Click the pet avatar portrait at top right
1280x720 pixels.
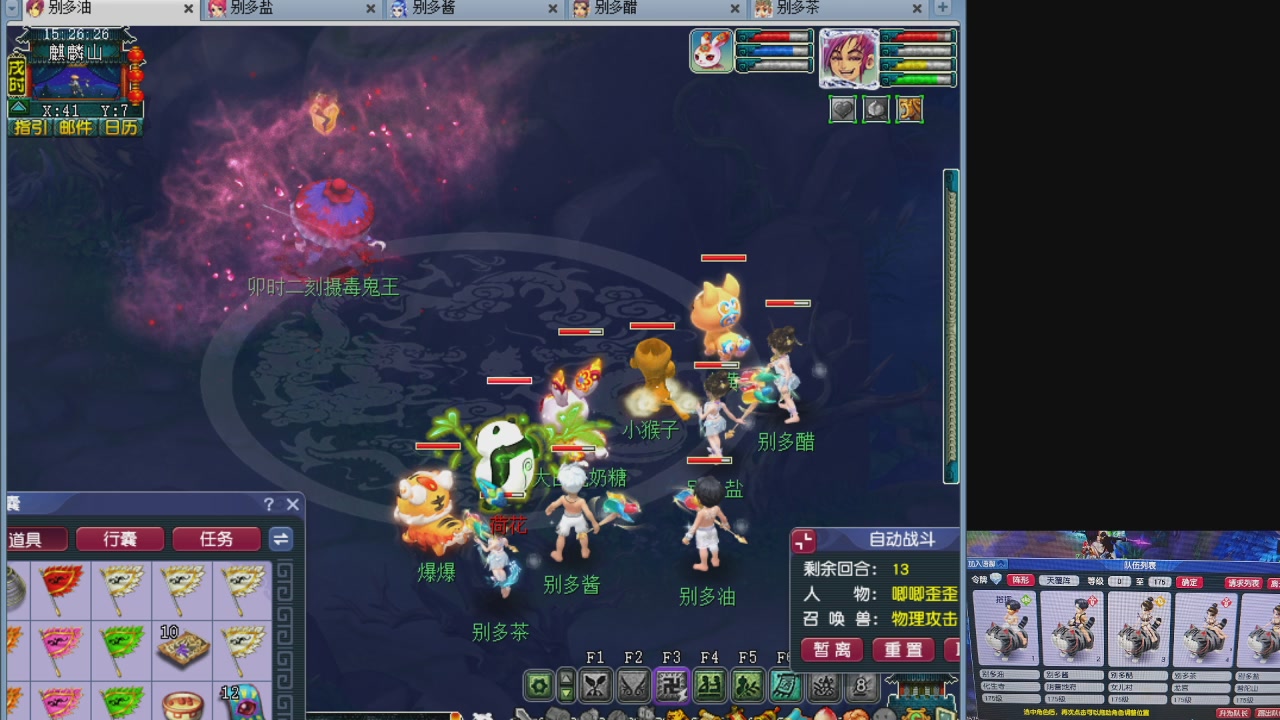coord(710,50)
